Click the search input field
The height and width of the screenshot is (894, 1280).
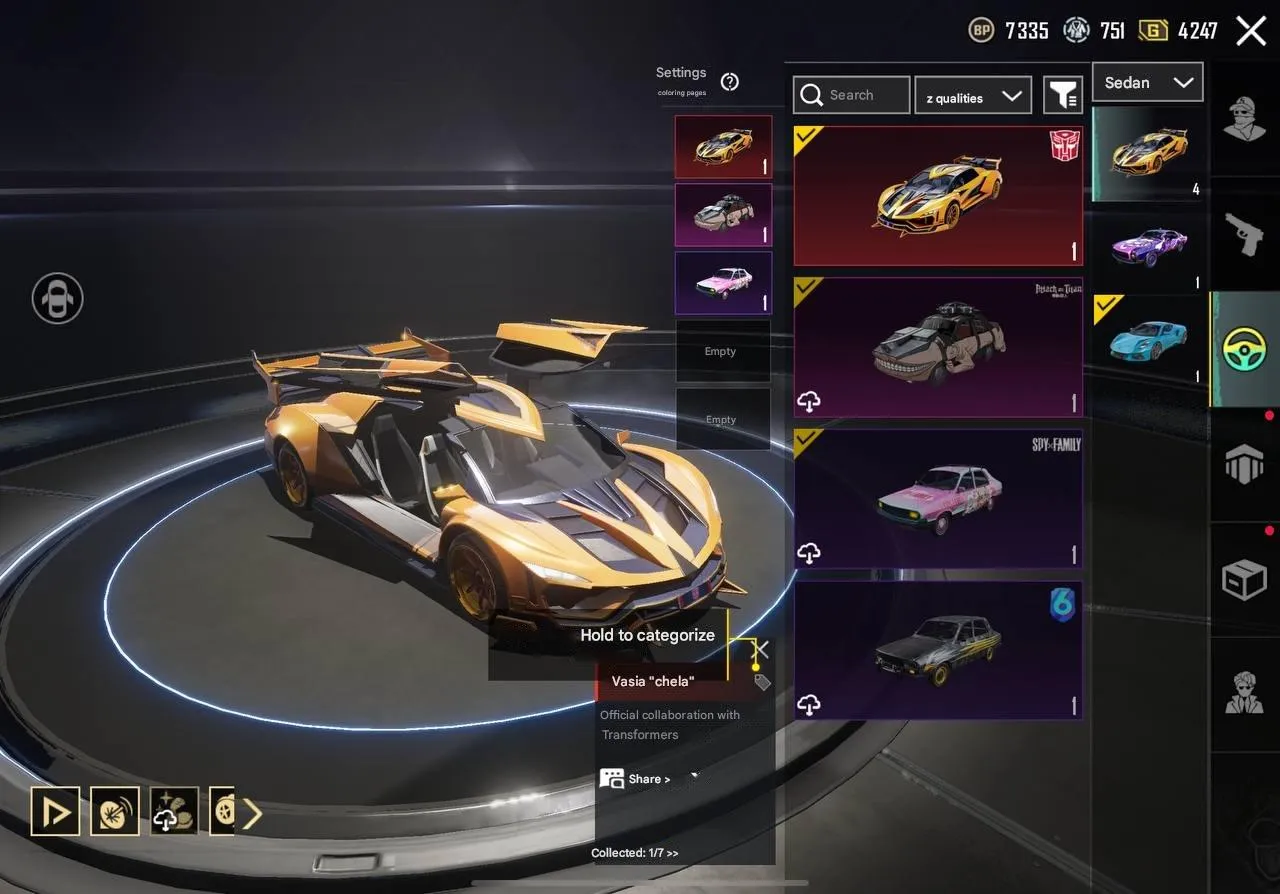click(860, 95)
